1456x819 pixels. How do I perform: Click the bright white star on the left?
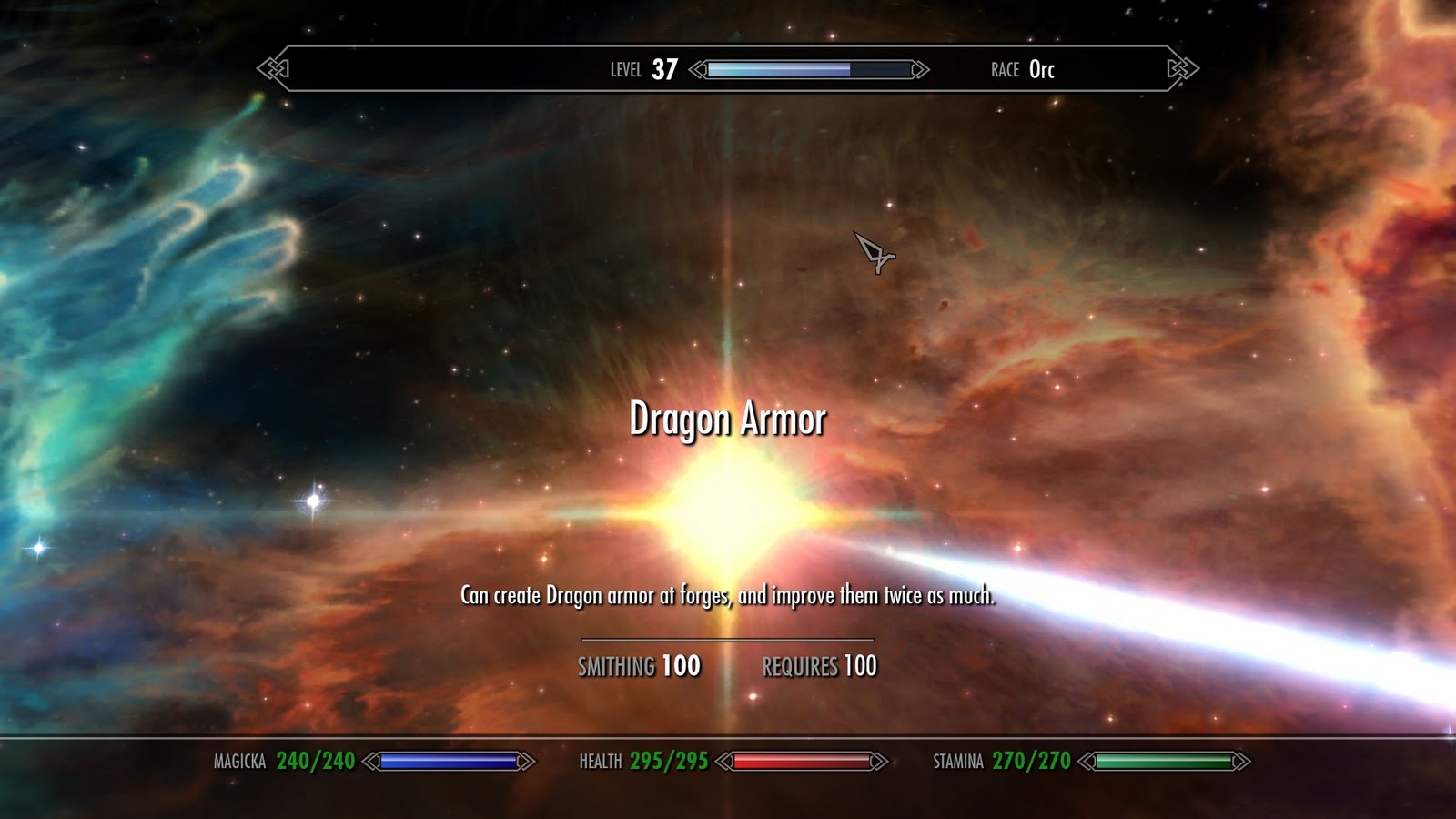[314, 500]
